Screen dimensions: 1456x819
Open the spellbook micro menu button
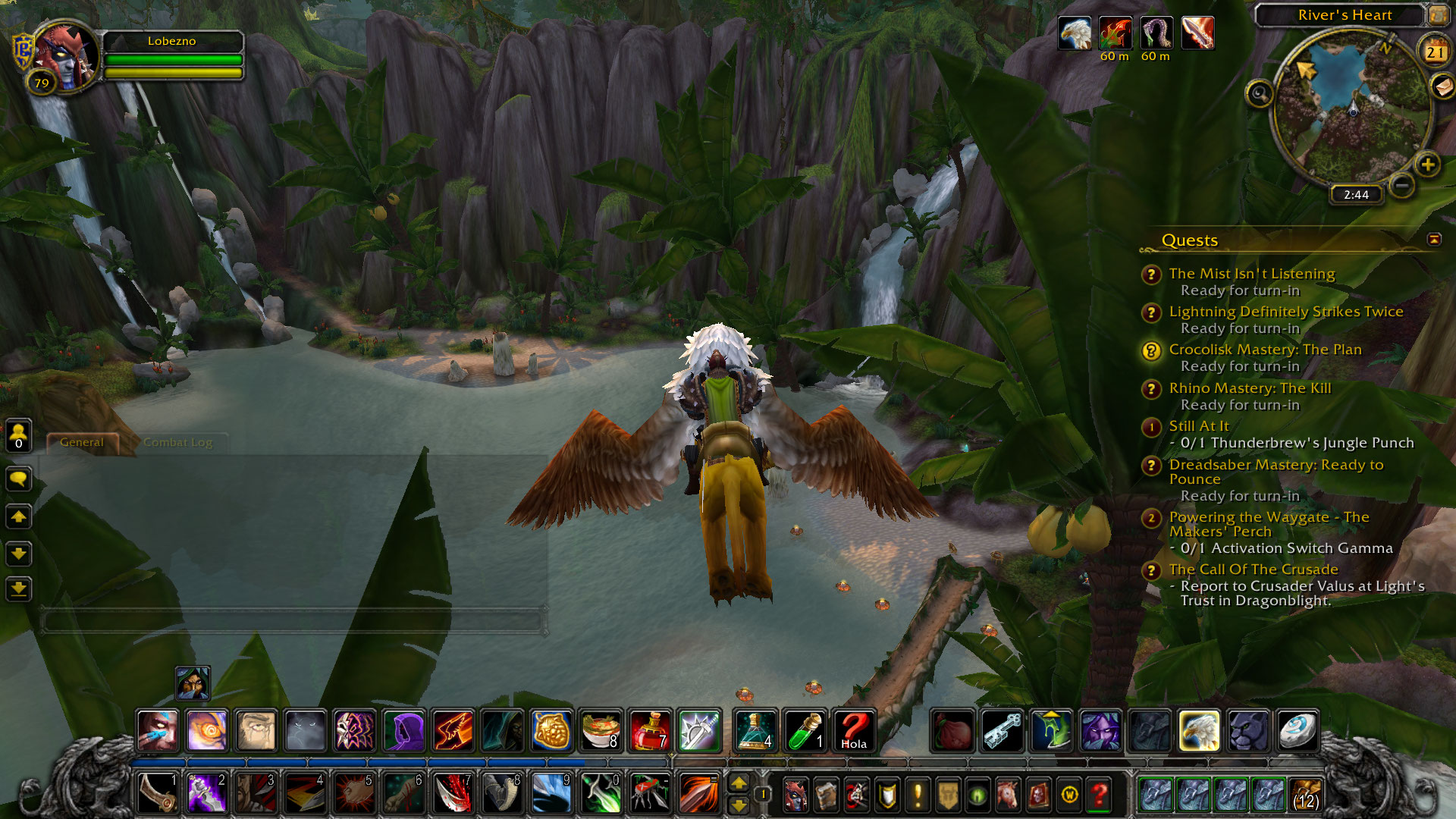pos(826,795)
